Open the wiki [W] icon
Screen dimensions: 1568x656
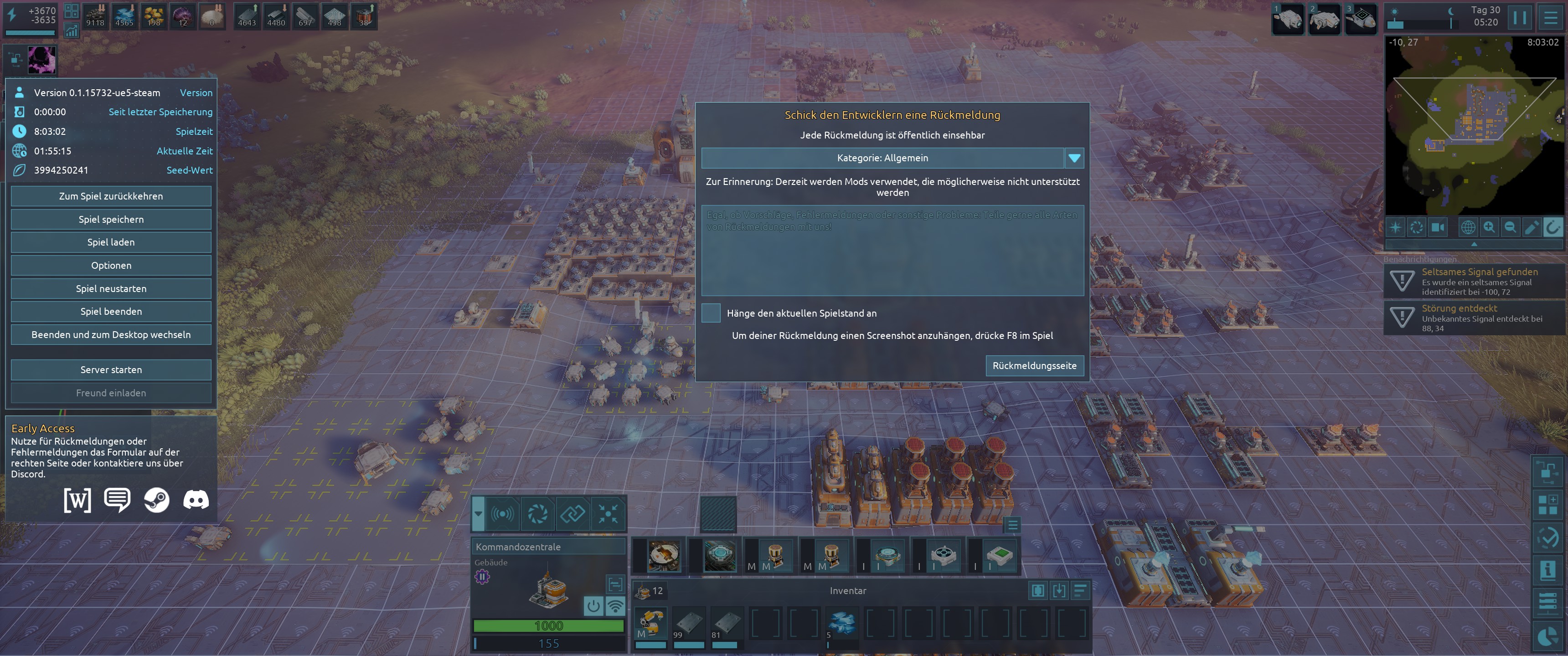77,500
